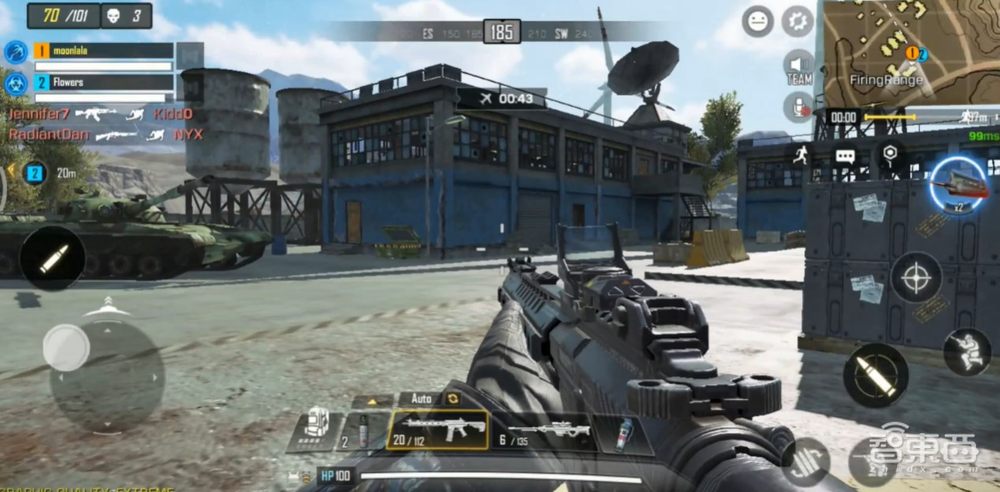This screenshot has height=492, width=1000.
Task: Tap the jump button
Action: [806, 460]
